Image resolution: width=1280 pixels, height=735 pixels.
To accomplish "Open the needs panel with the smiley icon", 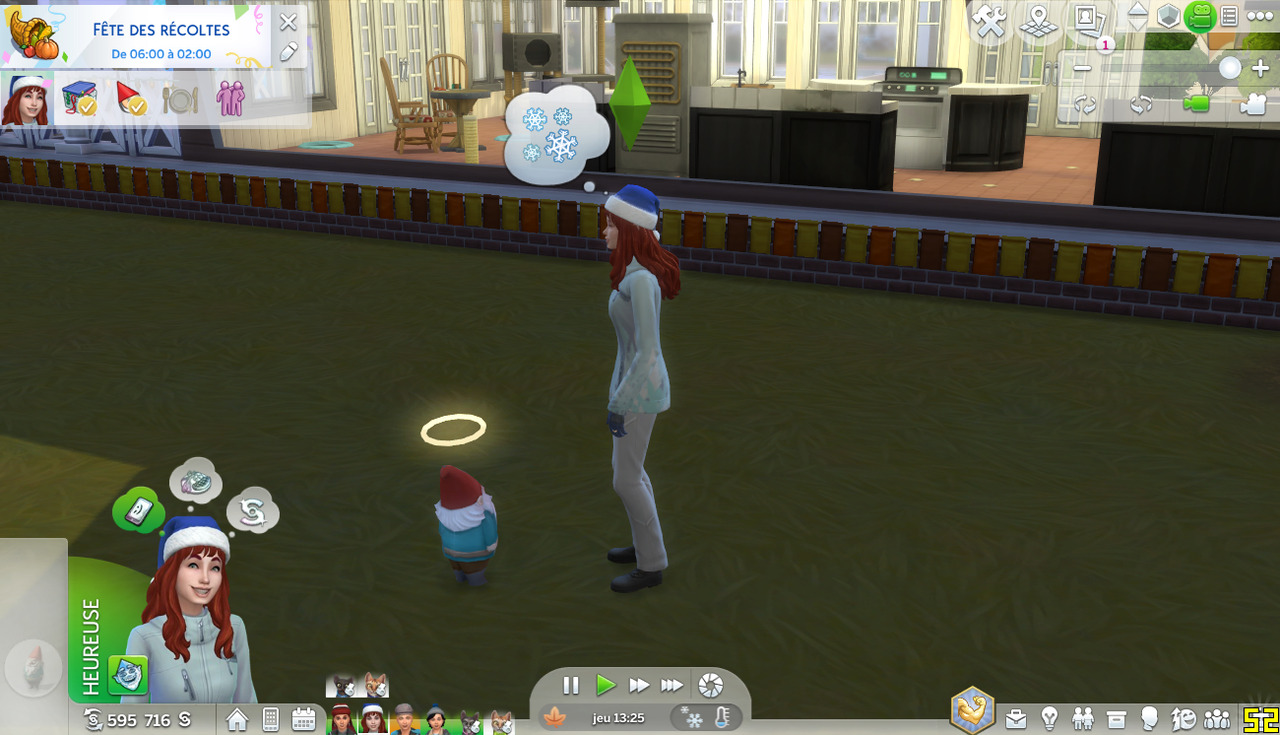I will pyautogui.click(x=1183, y=718).
